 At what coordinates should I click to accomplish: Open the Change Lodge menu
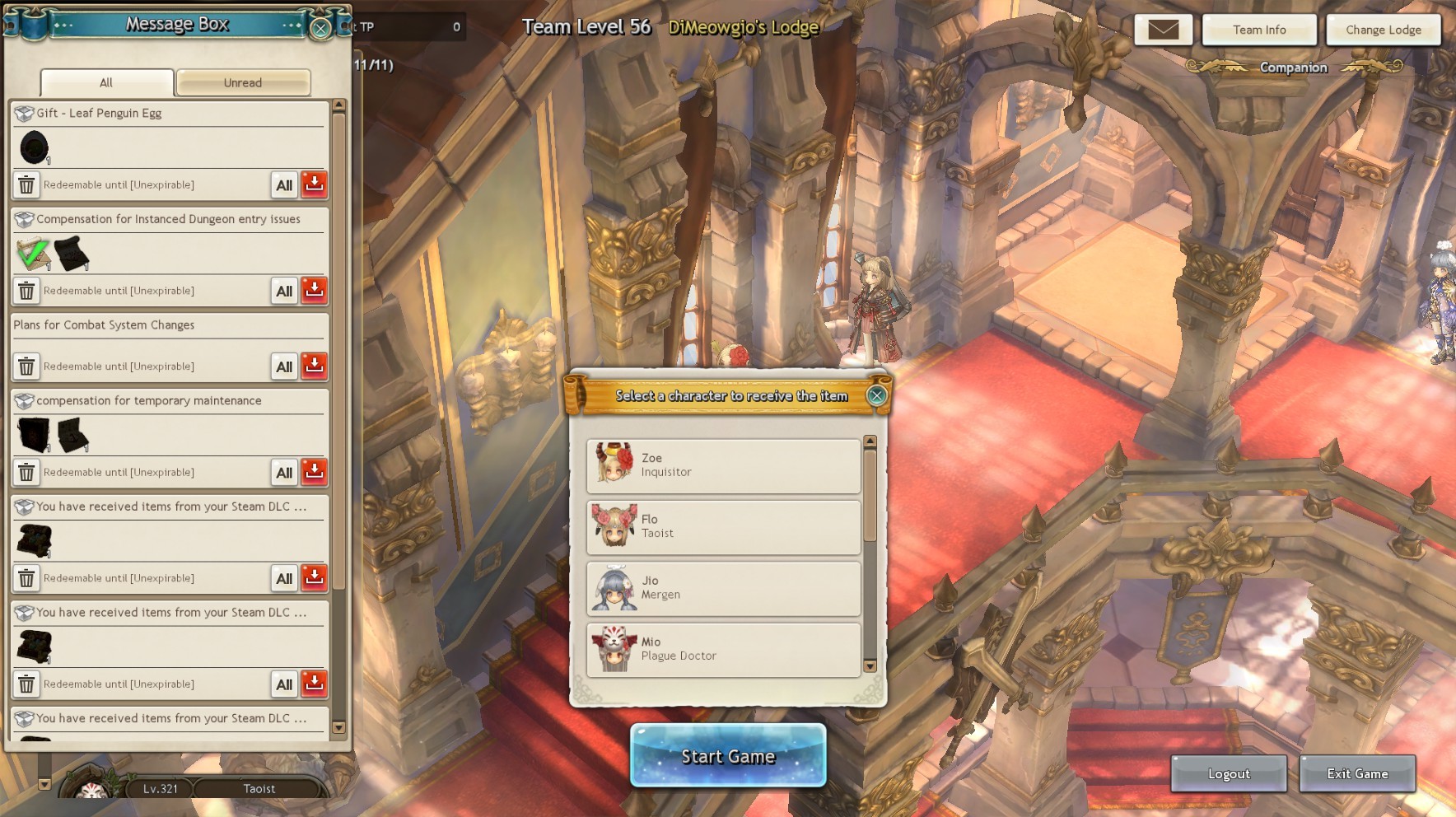point(1384,30)
